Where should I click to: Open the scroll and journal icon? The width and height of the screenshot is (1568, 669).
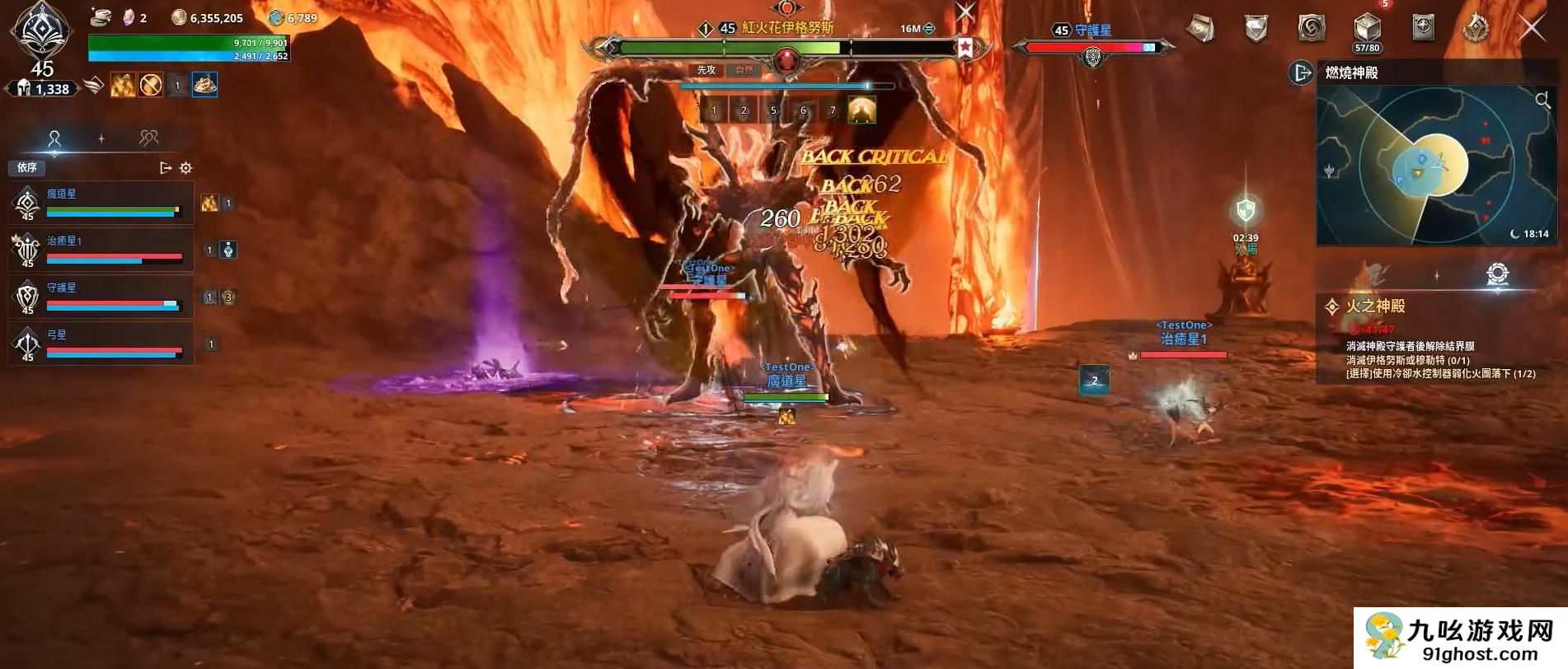click(x=1200, y=29)
